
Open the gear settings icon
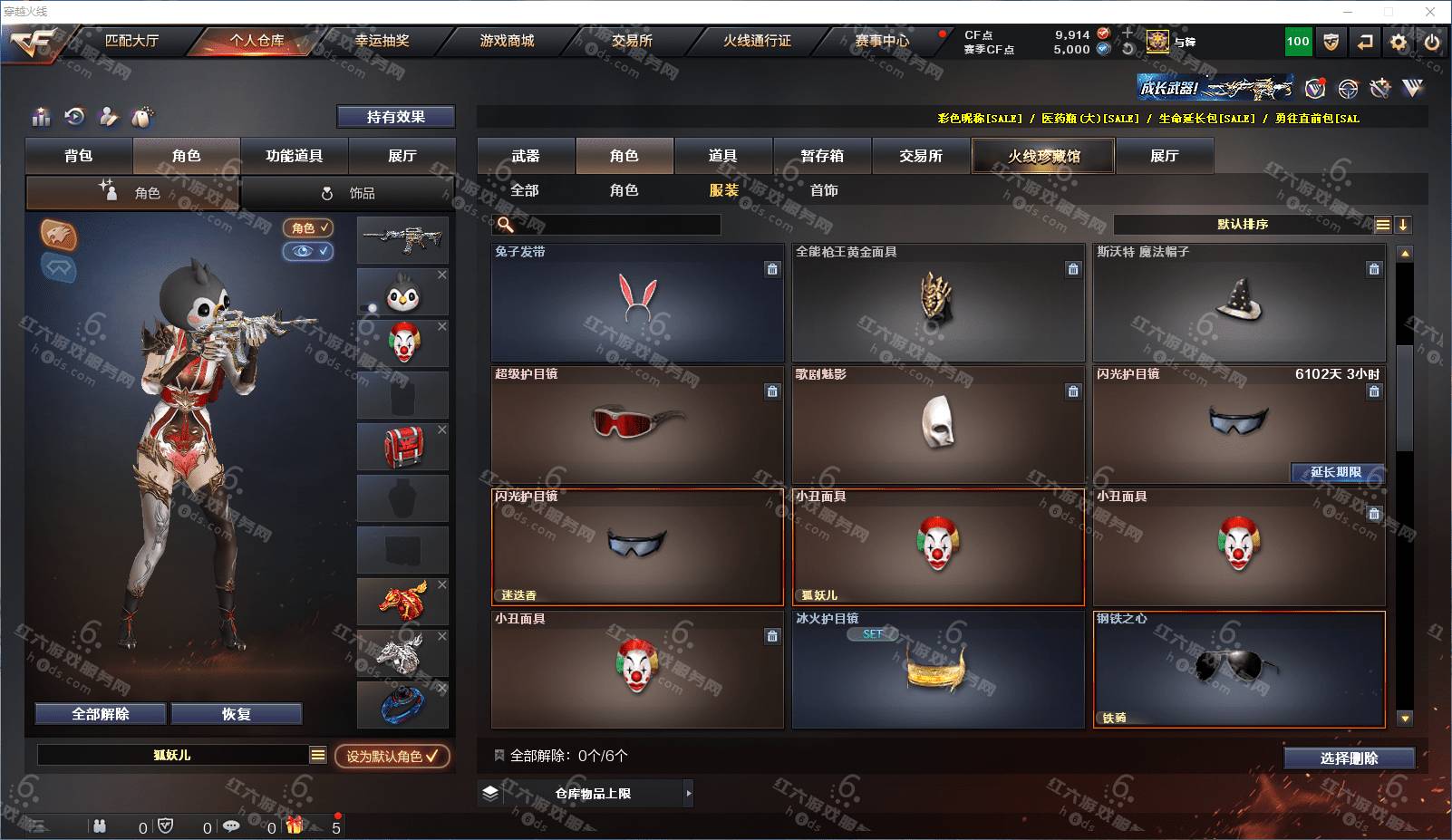coord(1399,42)
